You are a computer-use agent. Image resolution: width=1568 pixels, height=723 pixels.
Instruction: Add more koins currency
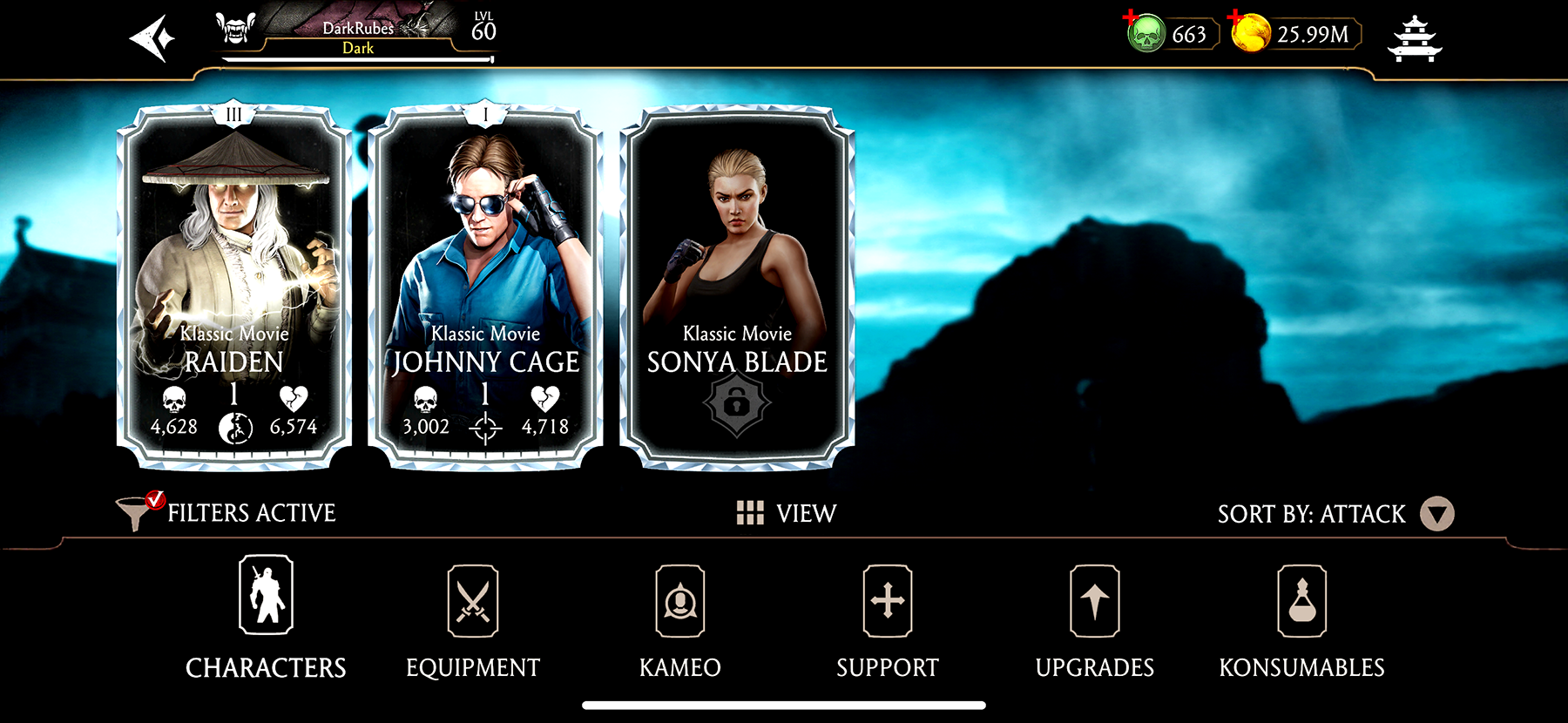coord(1250,34)
